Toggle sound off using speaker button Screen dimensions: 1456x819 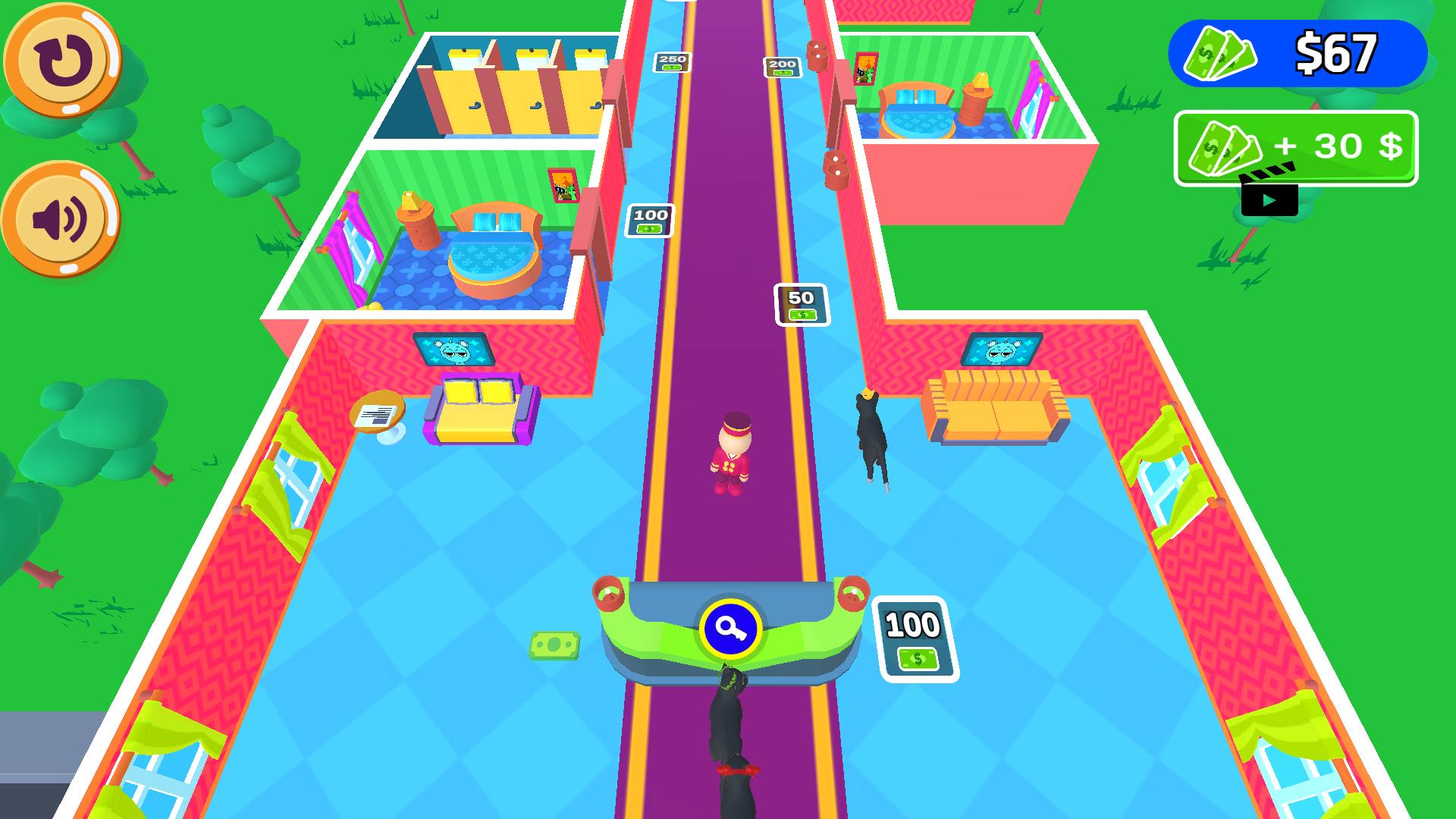click(63, 218)
